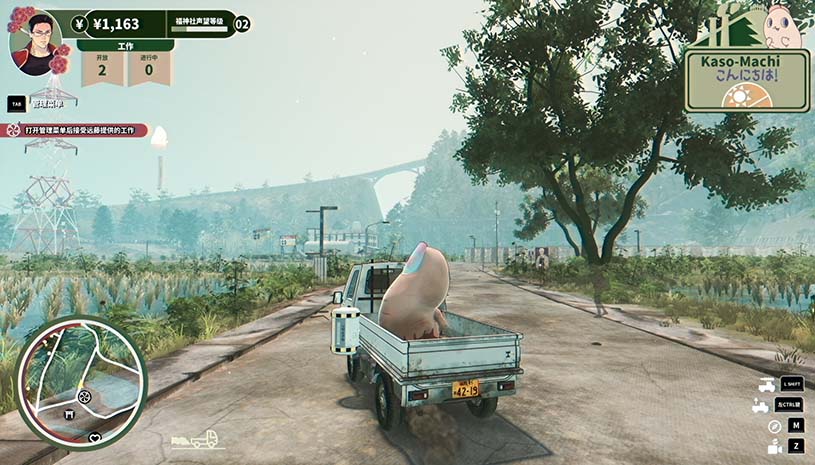The height and width of the screenshot is (465, 815).
Task: Click the Kaso-Machi town sign panel
Action: pyautogui.click(x=747, y=81)
